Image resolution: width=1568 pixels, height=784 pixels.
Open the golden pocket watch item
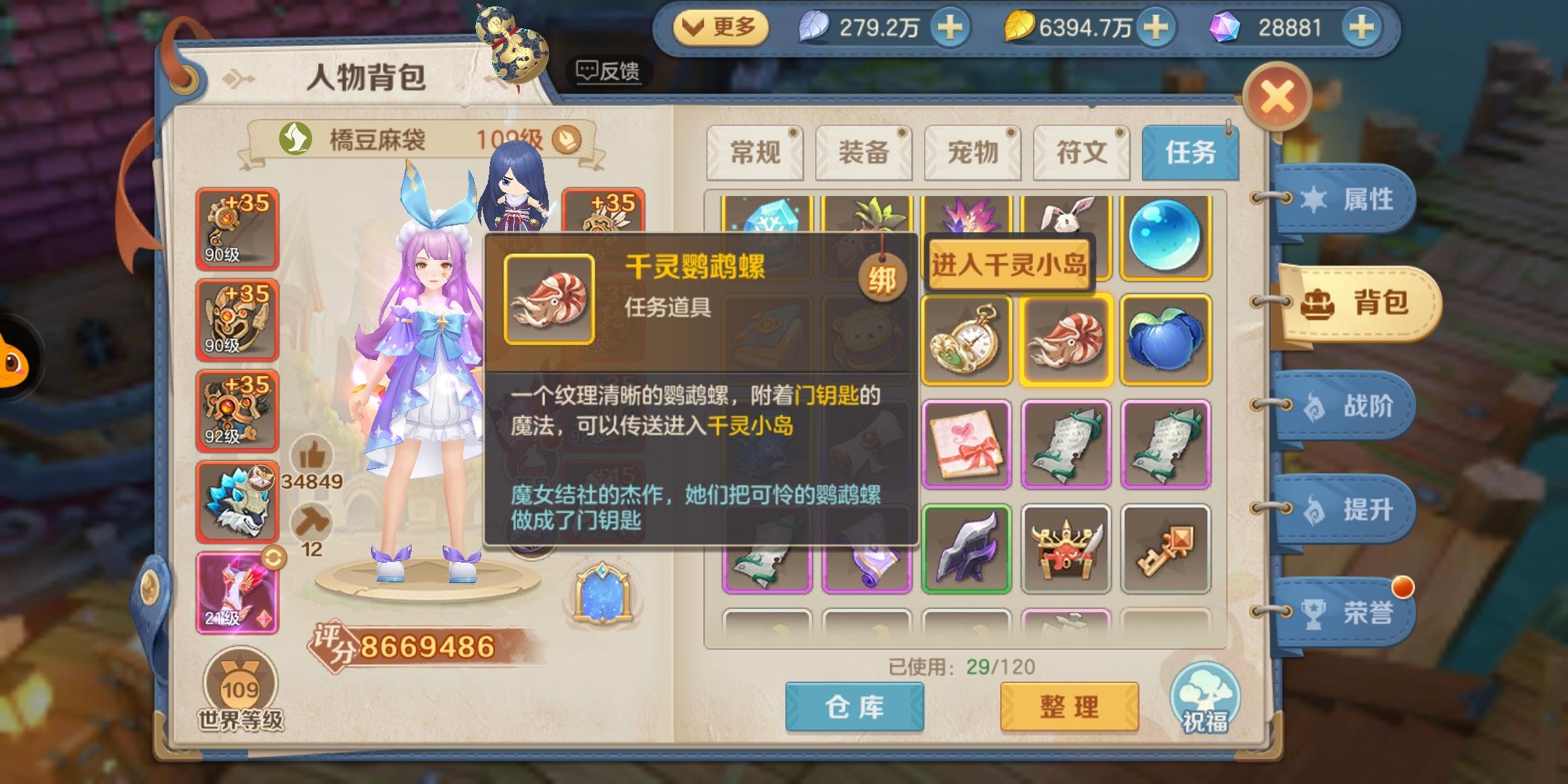point(966,339)
